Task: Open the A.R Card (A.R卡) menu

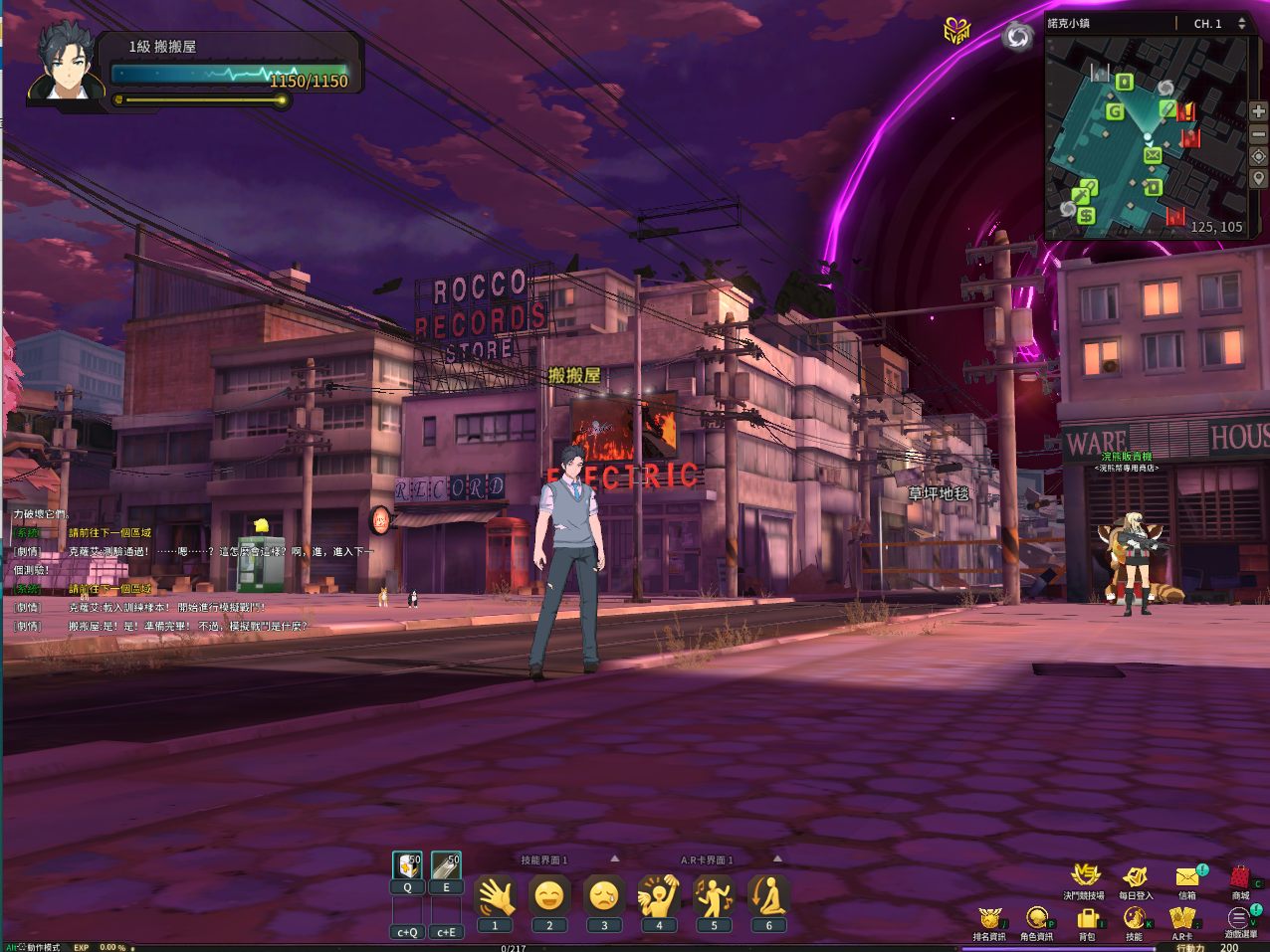Action: point(1181,917)
